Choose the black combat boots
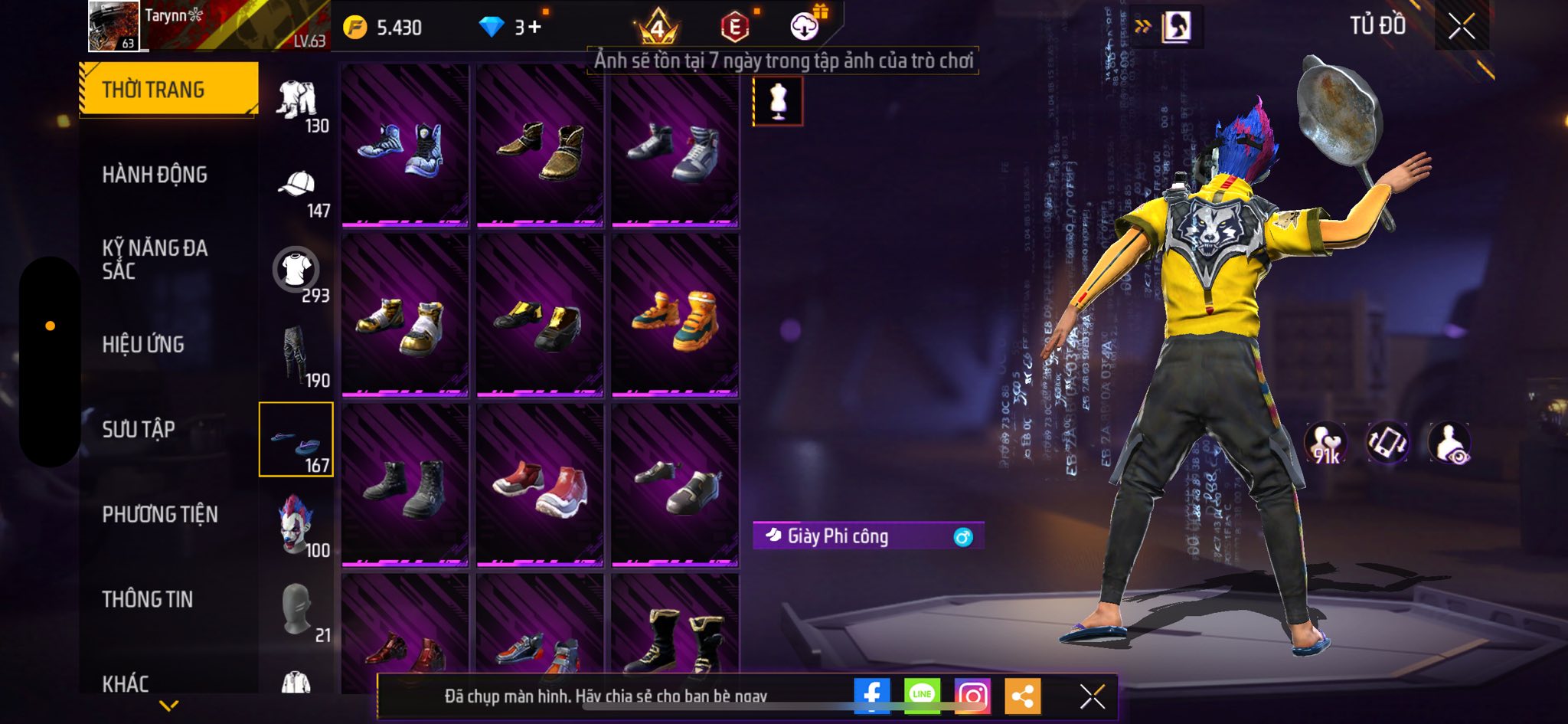The image size is (1568, 724). tap(405, 487)
